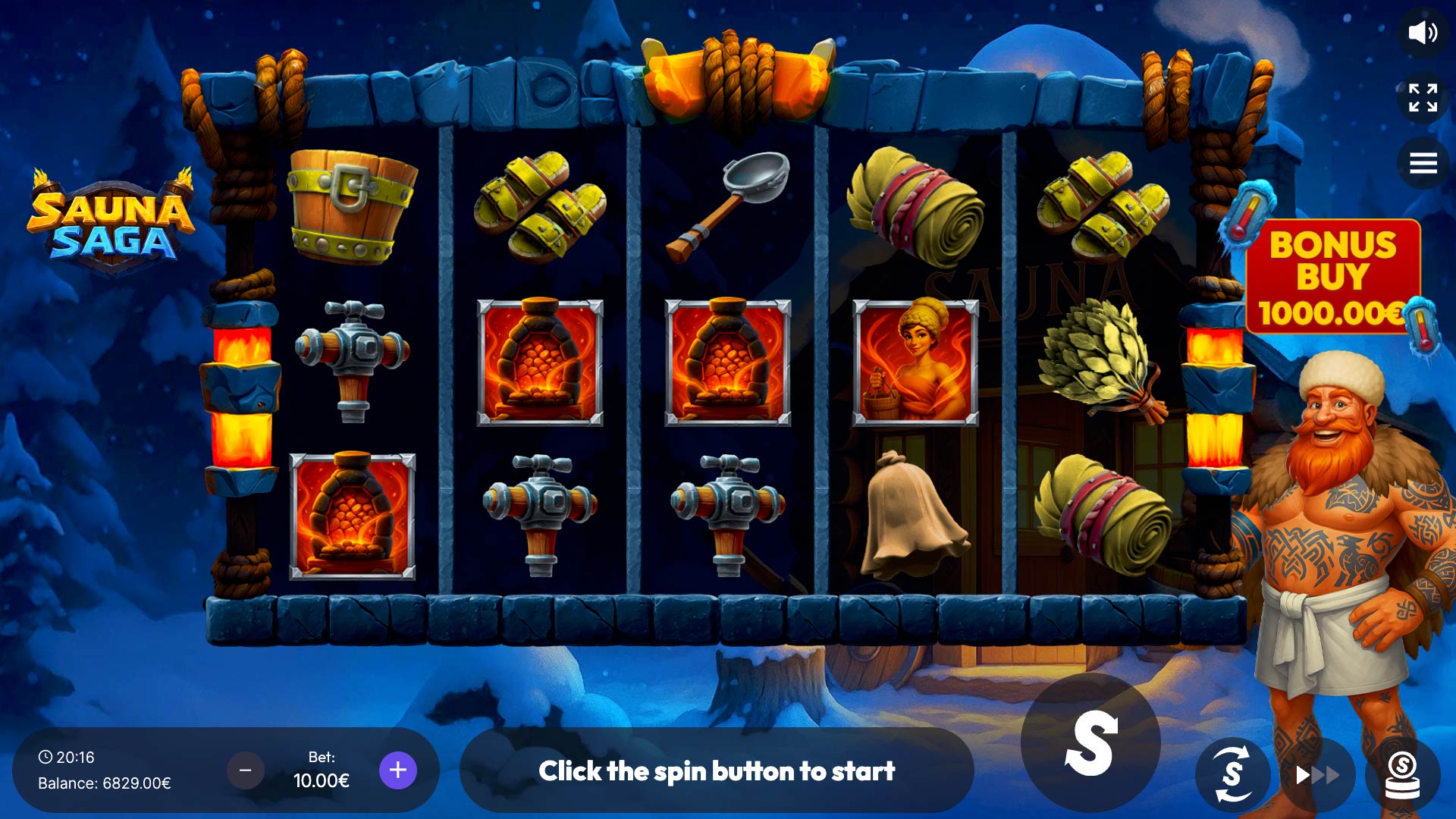The width and height of the screenshot is (1456, 819).
Task: Enable turbo spin fast-forward button
Action: [1317, 775]
